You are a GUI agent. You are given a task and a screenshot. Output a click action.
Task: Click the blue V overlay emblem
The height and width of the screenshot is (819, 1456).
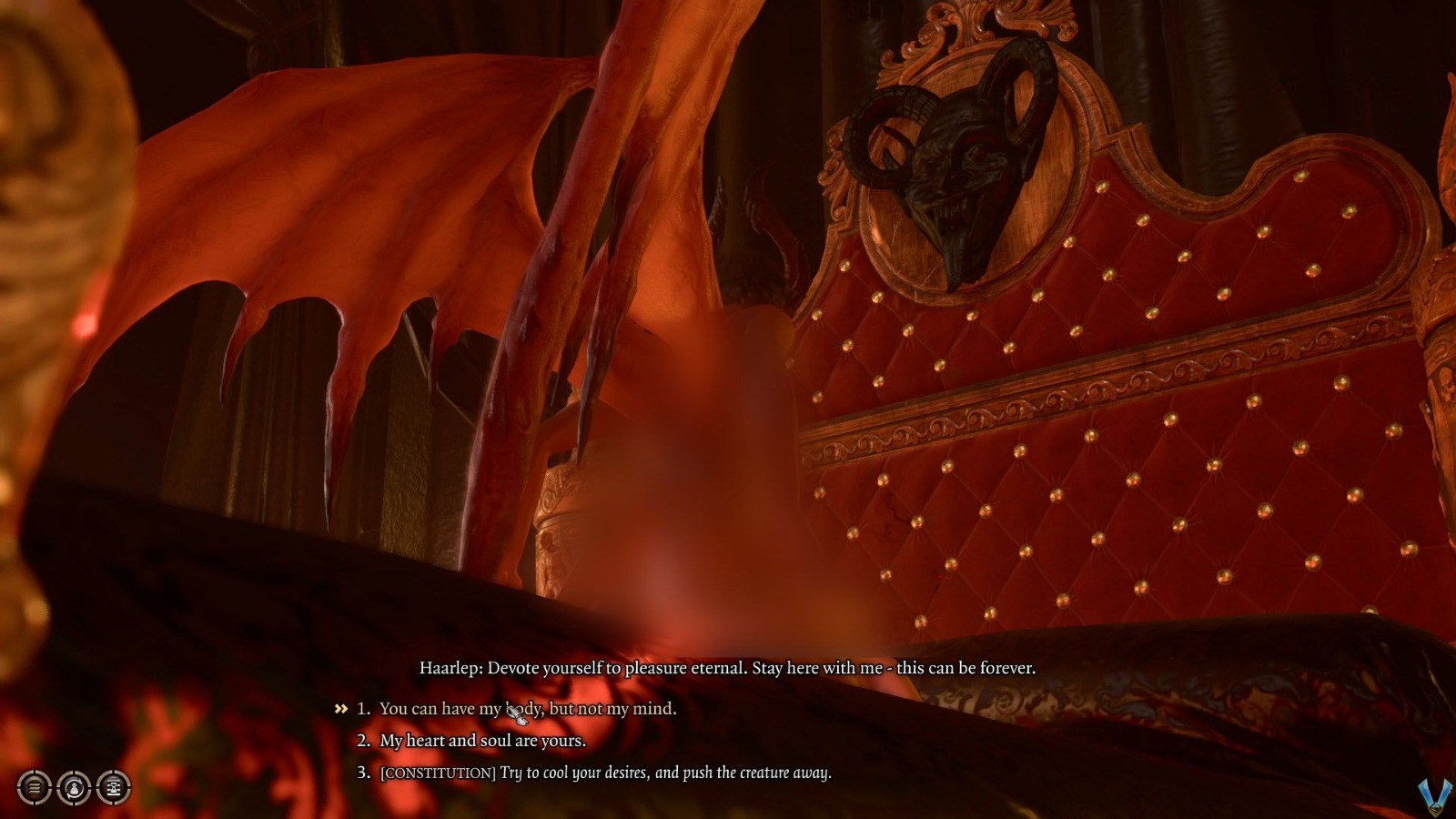pyautogui.click(x=1436, y=794)
